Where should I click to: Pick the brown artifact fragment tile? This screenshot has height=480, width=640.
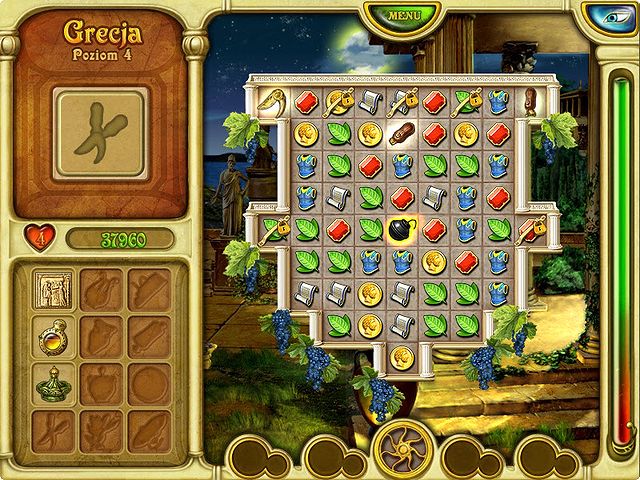[401, 134]
